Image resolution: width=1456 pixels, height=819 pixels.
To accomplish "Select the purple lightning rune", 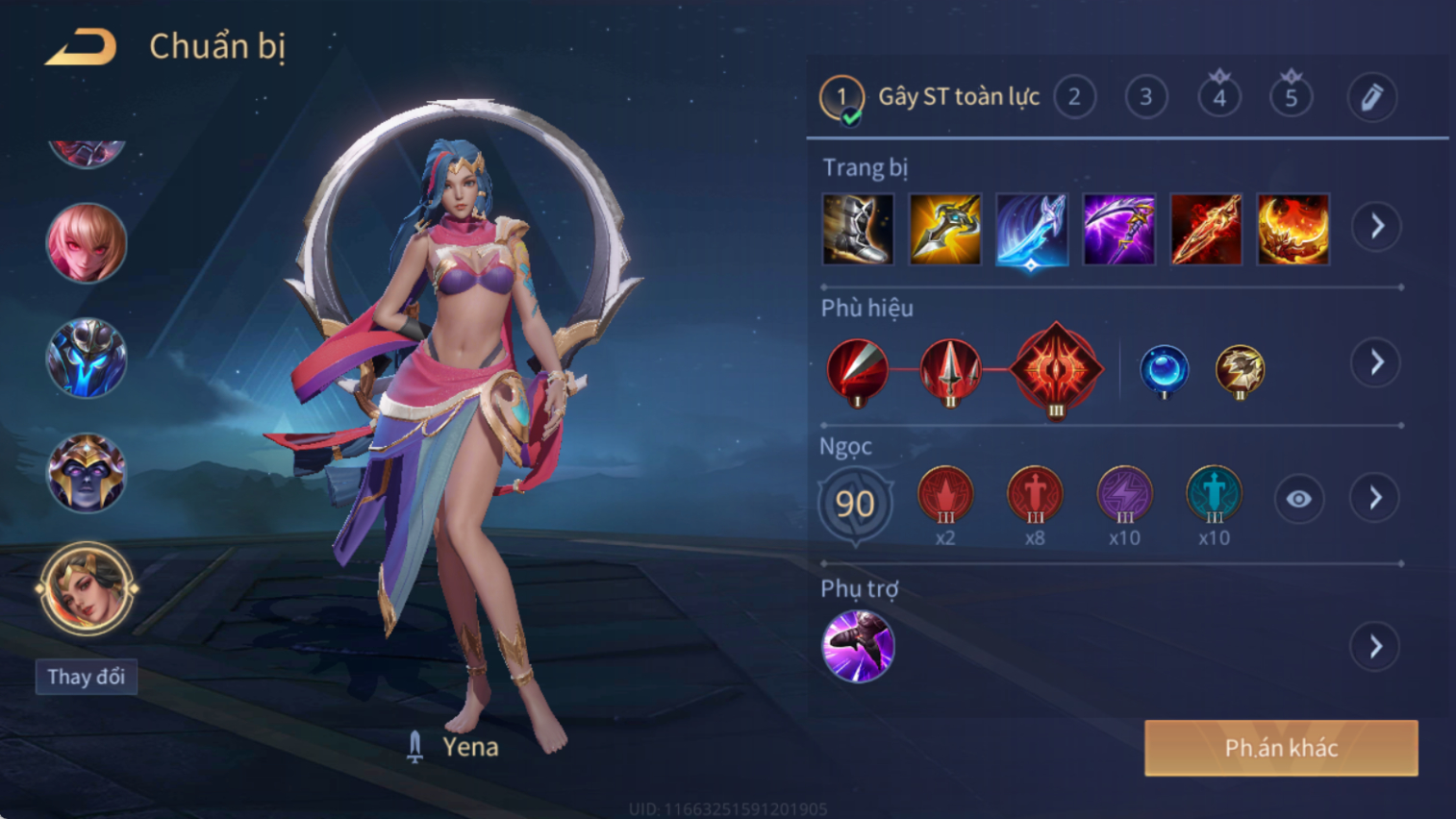I will pos(1124,495).
